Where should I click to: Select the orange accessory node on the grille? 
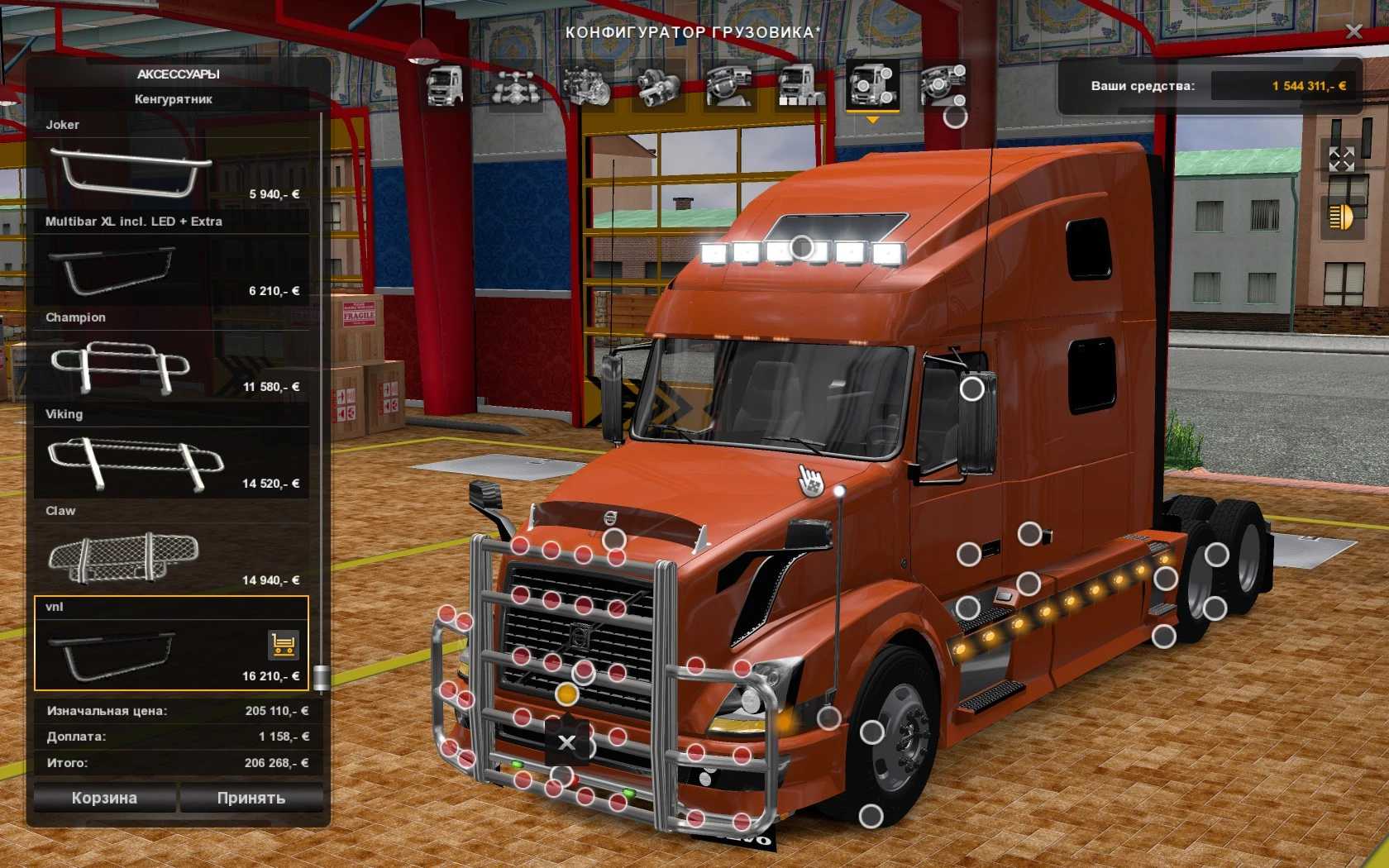point(566,694)
